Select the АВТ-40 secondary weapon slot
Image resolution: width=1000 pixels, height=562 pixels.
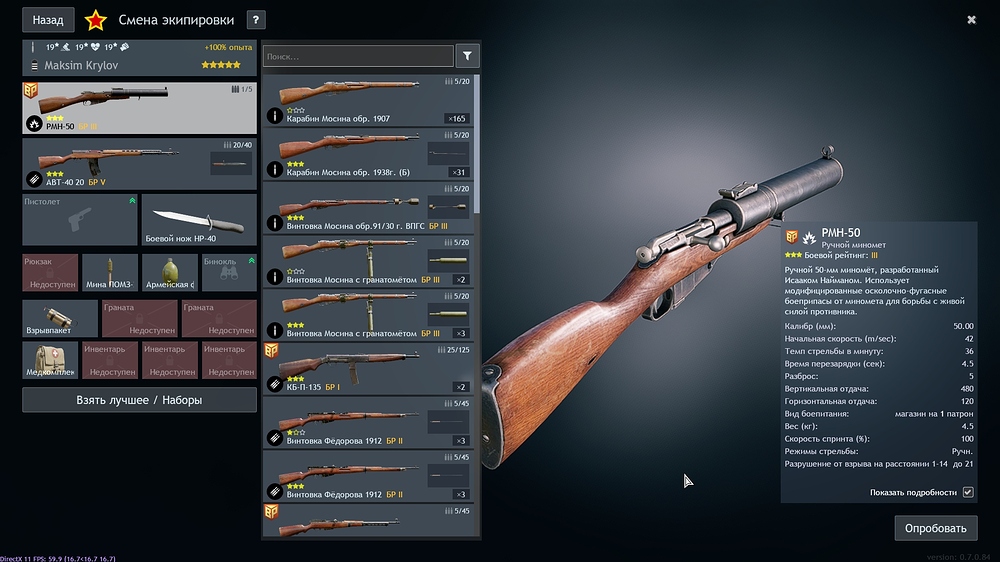click(139, 164)
